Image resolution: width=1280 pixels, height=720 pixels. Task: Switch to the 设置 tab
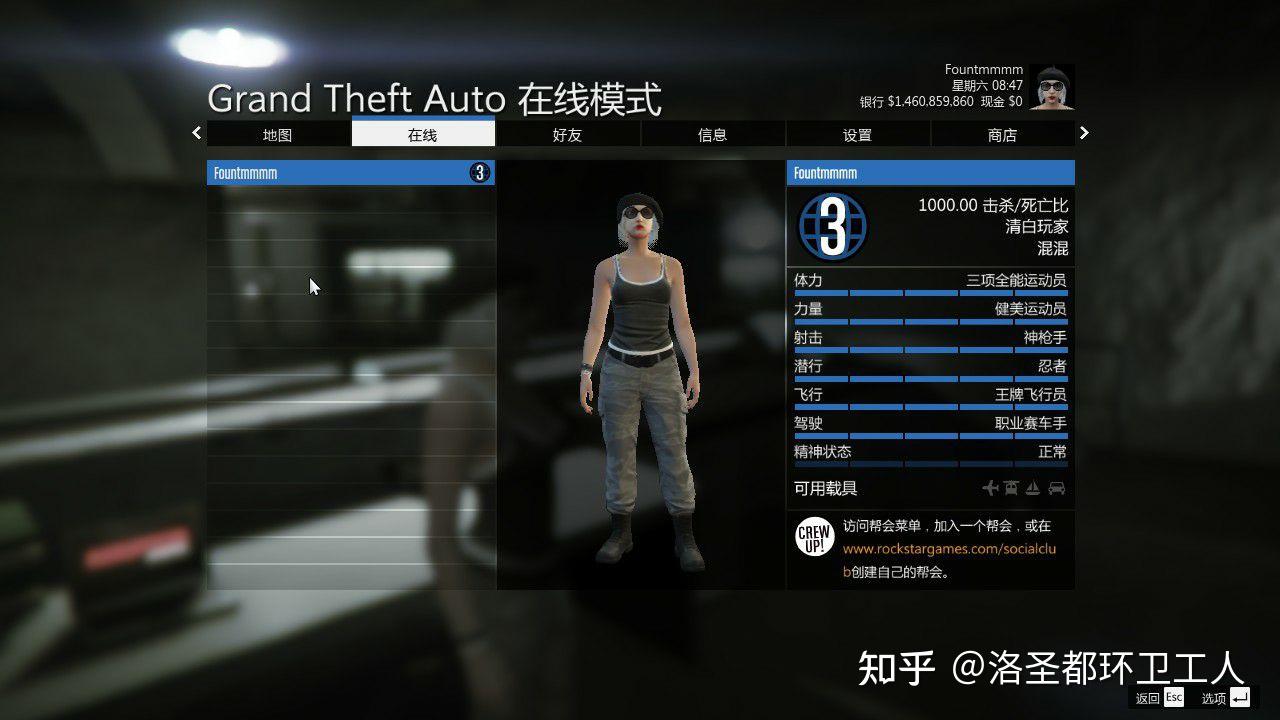[x=857, y=134]
